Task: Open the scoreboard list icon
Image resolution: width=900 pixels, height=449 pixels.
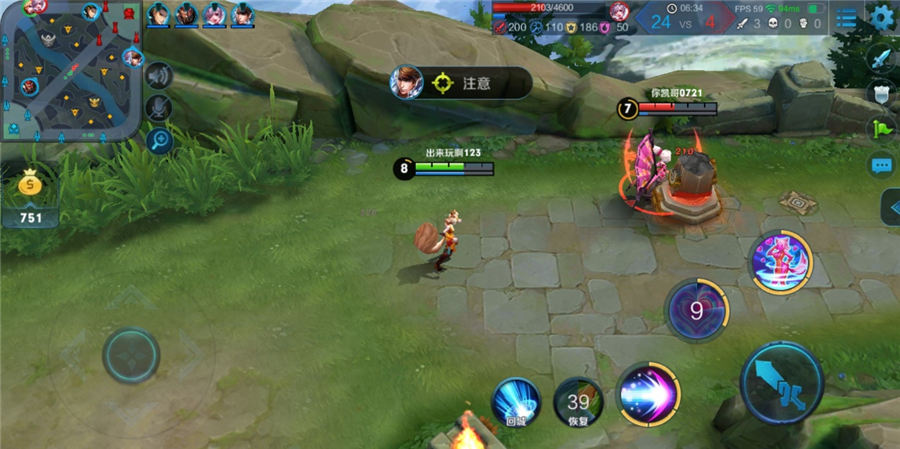Action: [x=847, y=18]
